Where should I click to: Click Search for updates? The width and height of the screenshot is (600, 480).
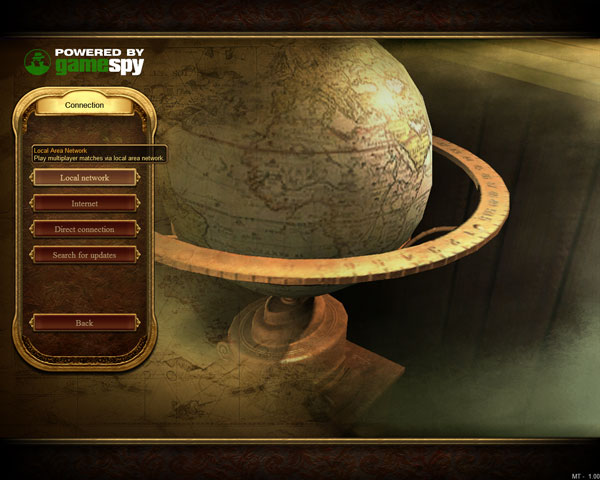tap(84, 255)
